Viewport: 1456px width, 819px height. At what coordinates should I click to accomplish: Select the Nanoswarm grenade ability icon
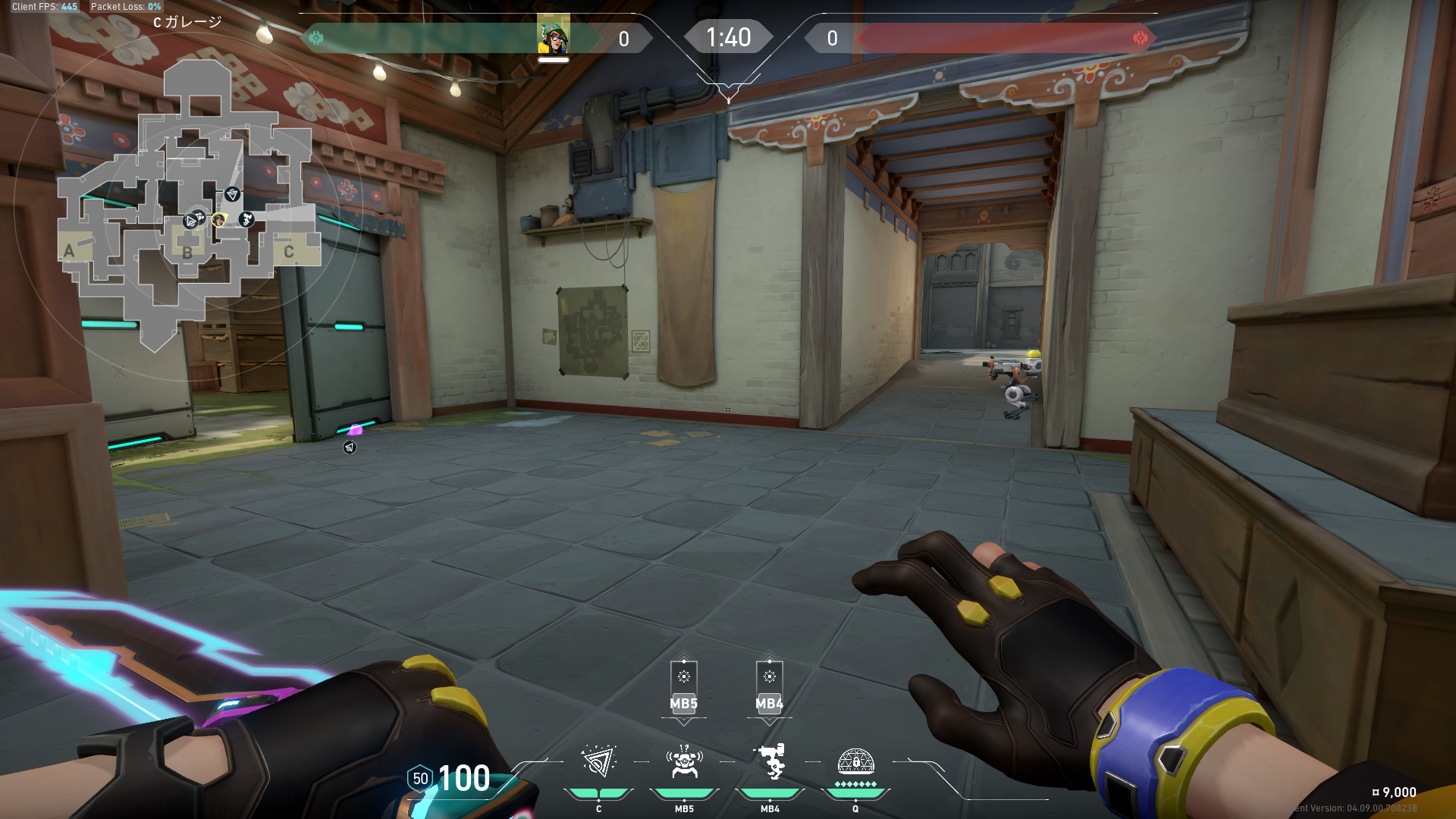(x=598, y=762)
